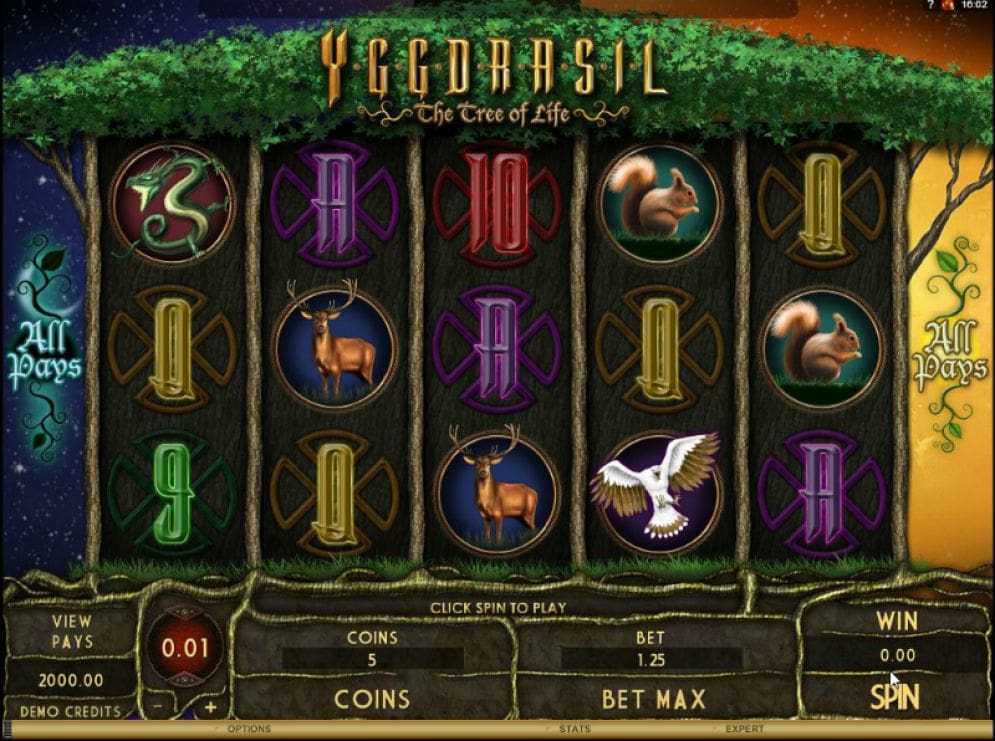The height and width of the screenshot is (741, 995).
Task: Click the Bet Max button
Action: [x=653, y=698]
